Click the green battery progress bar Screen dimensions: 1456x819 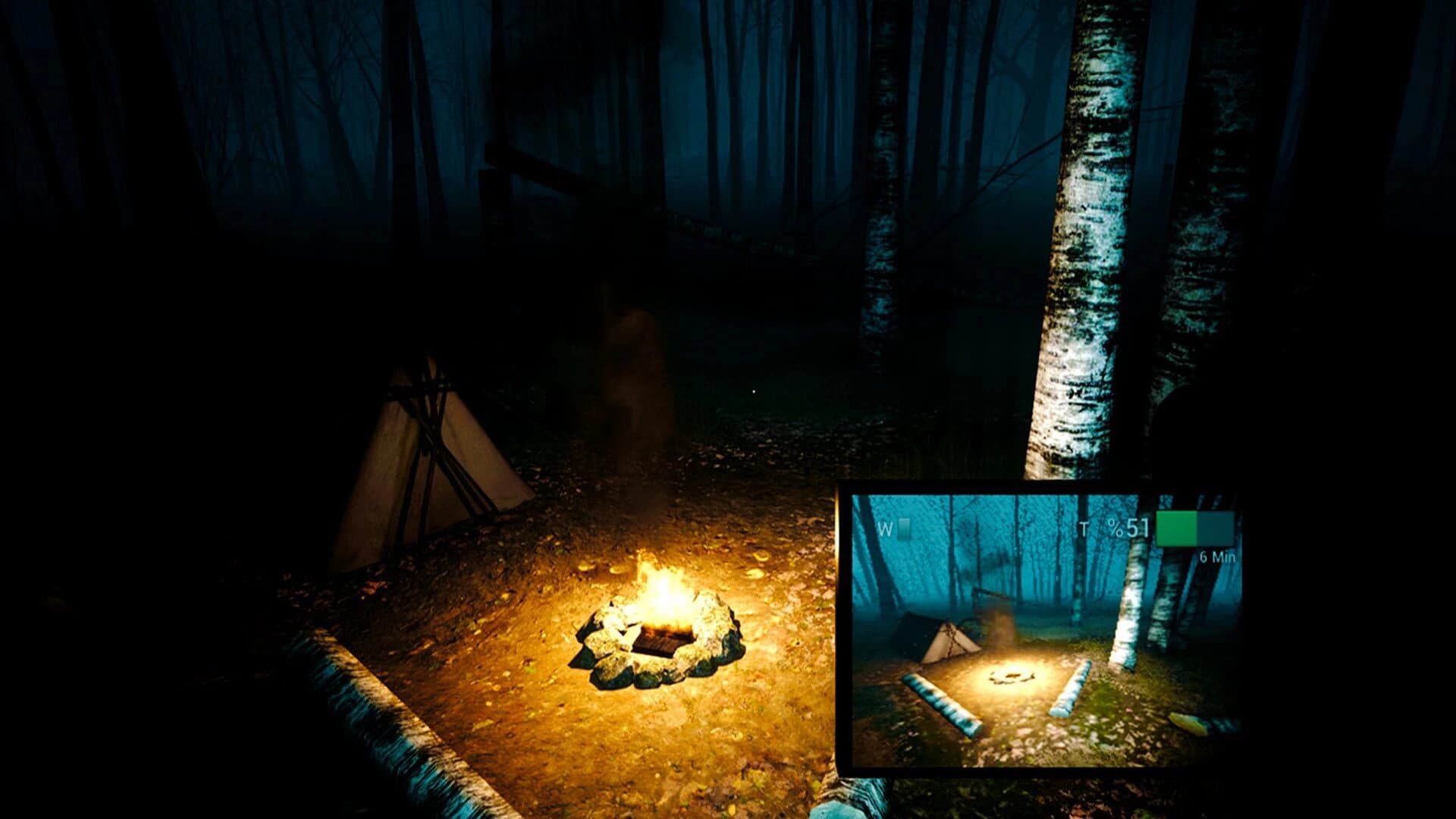coord(1177,529)
